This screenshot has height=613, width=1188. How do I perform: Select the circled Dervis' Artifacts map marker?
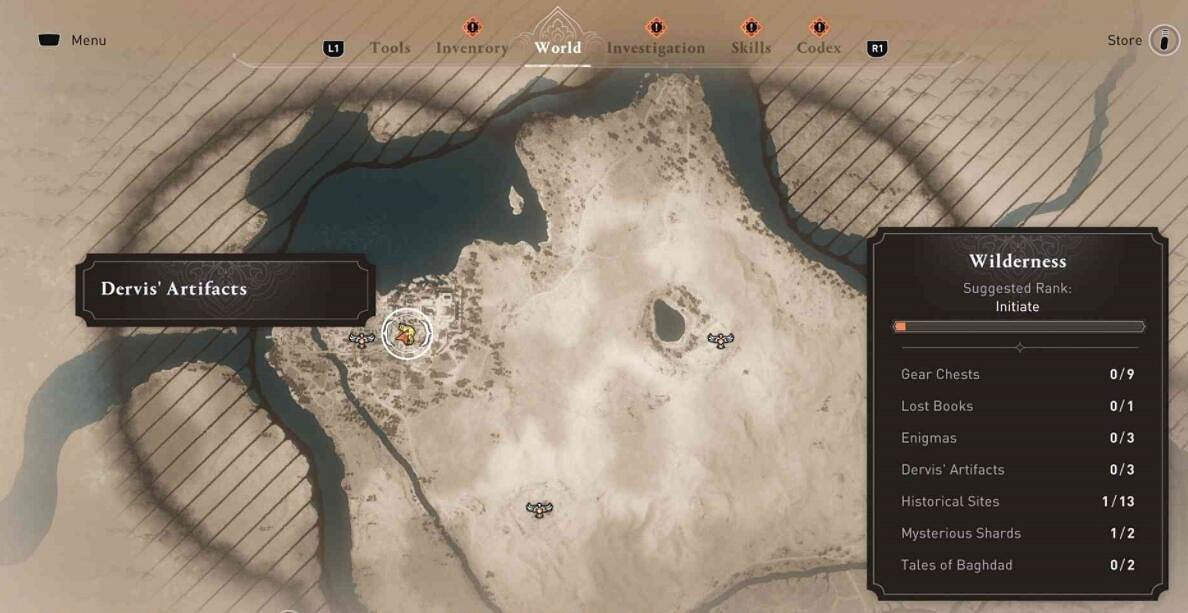(406, 334)
